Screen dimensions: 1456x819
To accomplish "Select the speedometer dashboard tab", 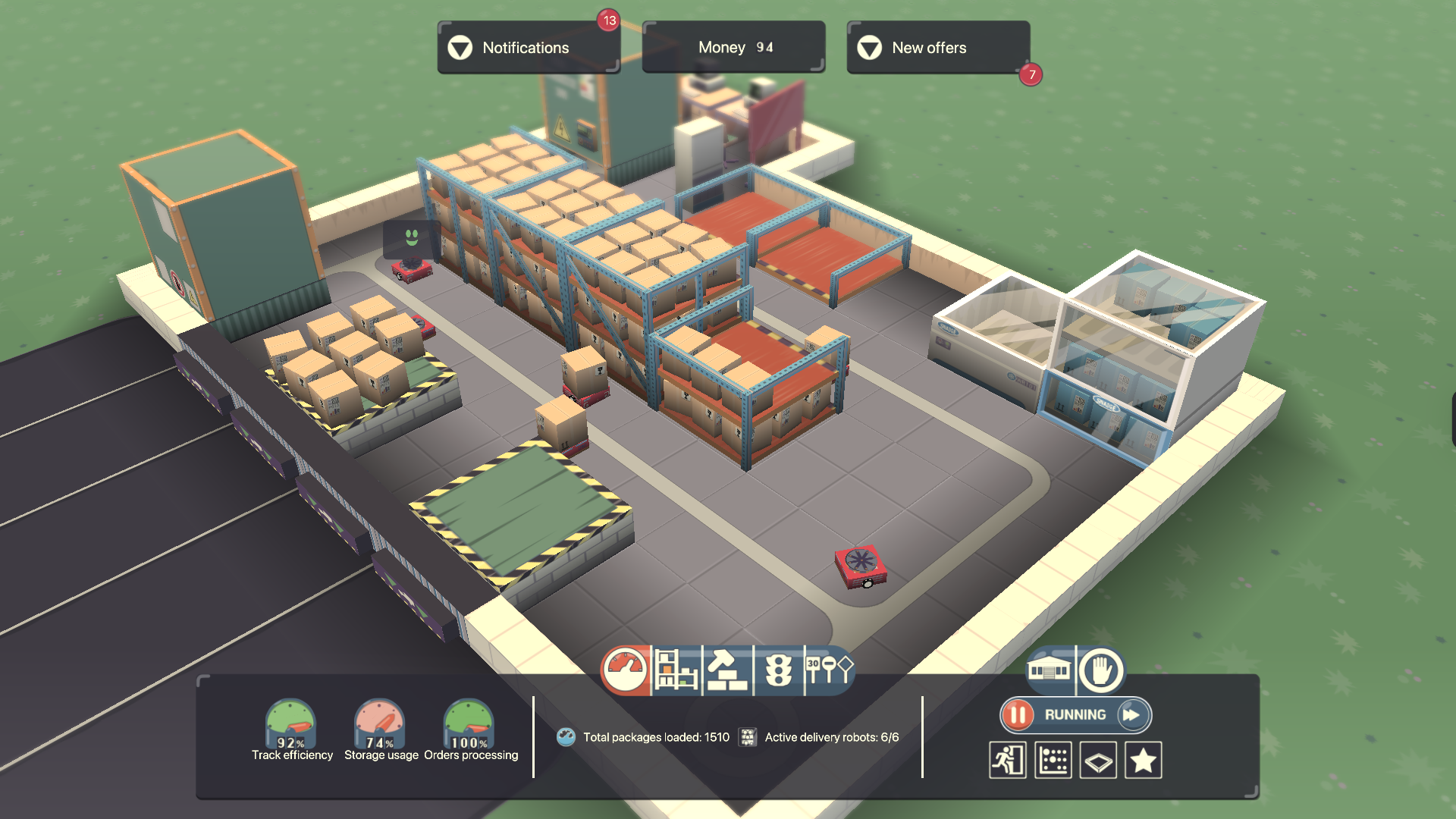I will tap(625, 670).
